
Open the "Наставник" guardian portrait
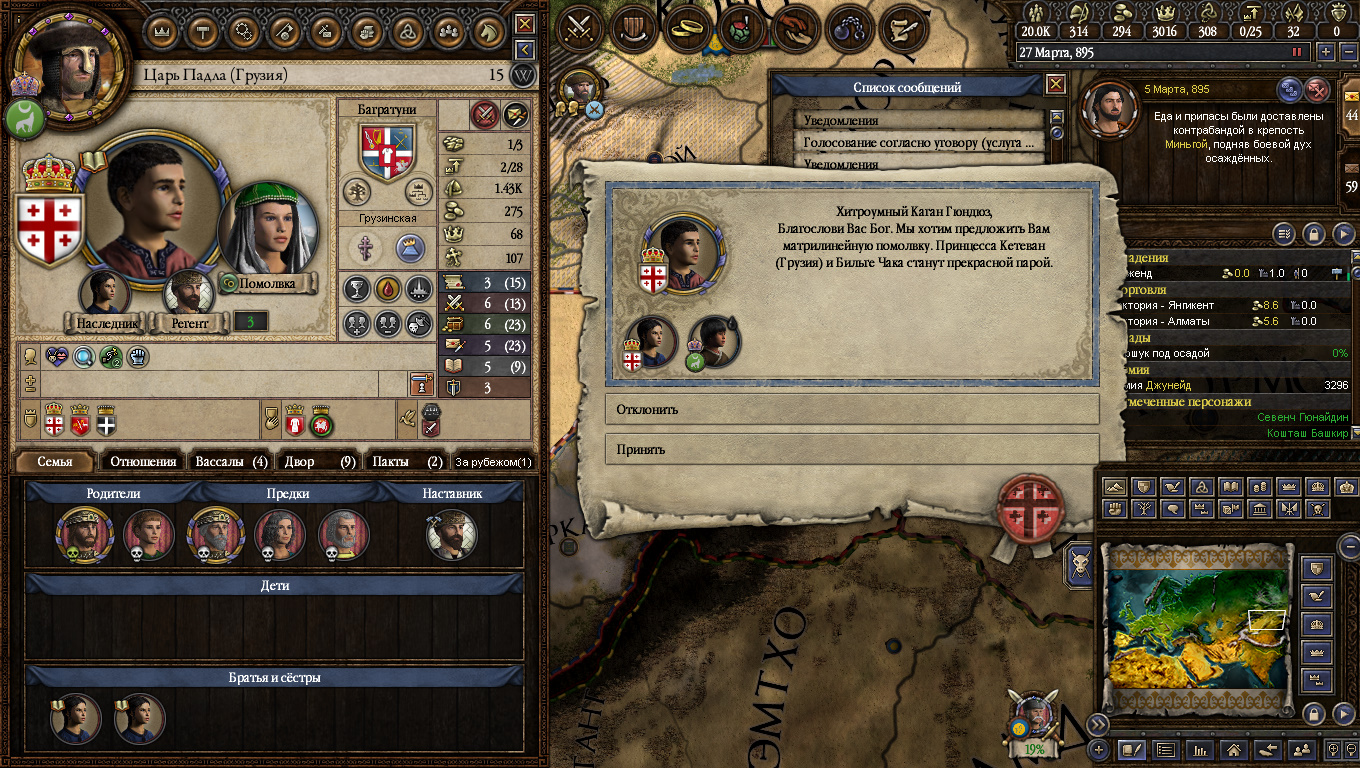(452, 535)
